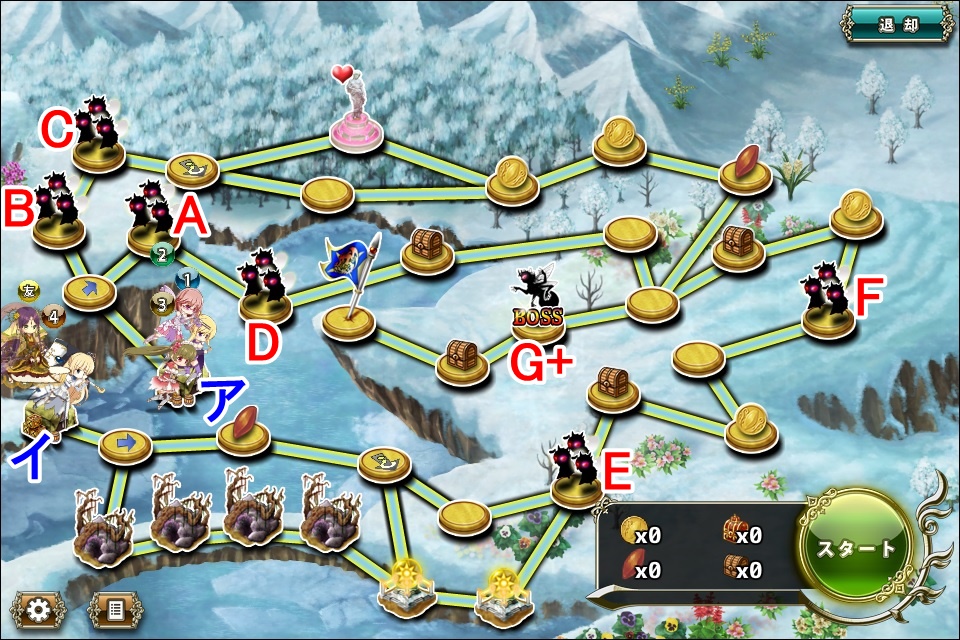Click the green スタート start button
Viewport: 960px width, 640px height.
click(x=858, y=548)
